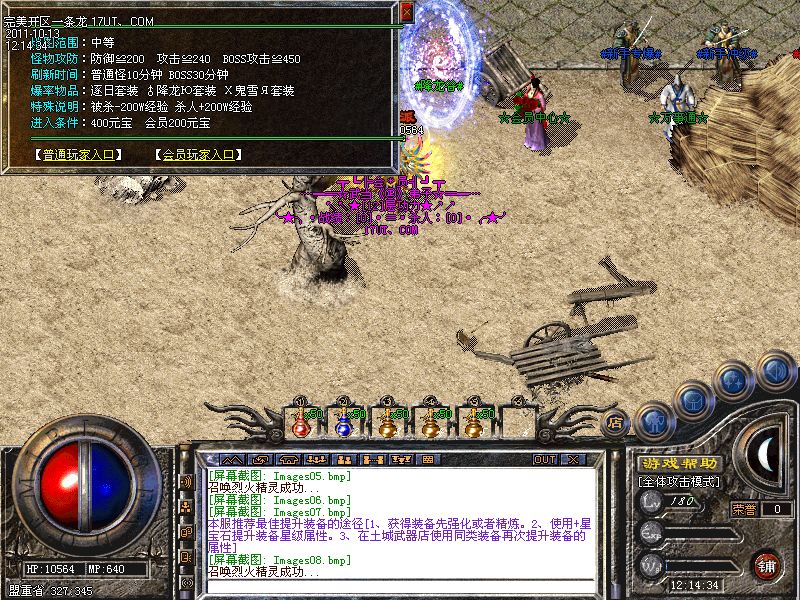Choose the 会员玩家入口 member entrance link
This screenshot has height=600, width=800.
pos(198,155)
